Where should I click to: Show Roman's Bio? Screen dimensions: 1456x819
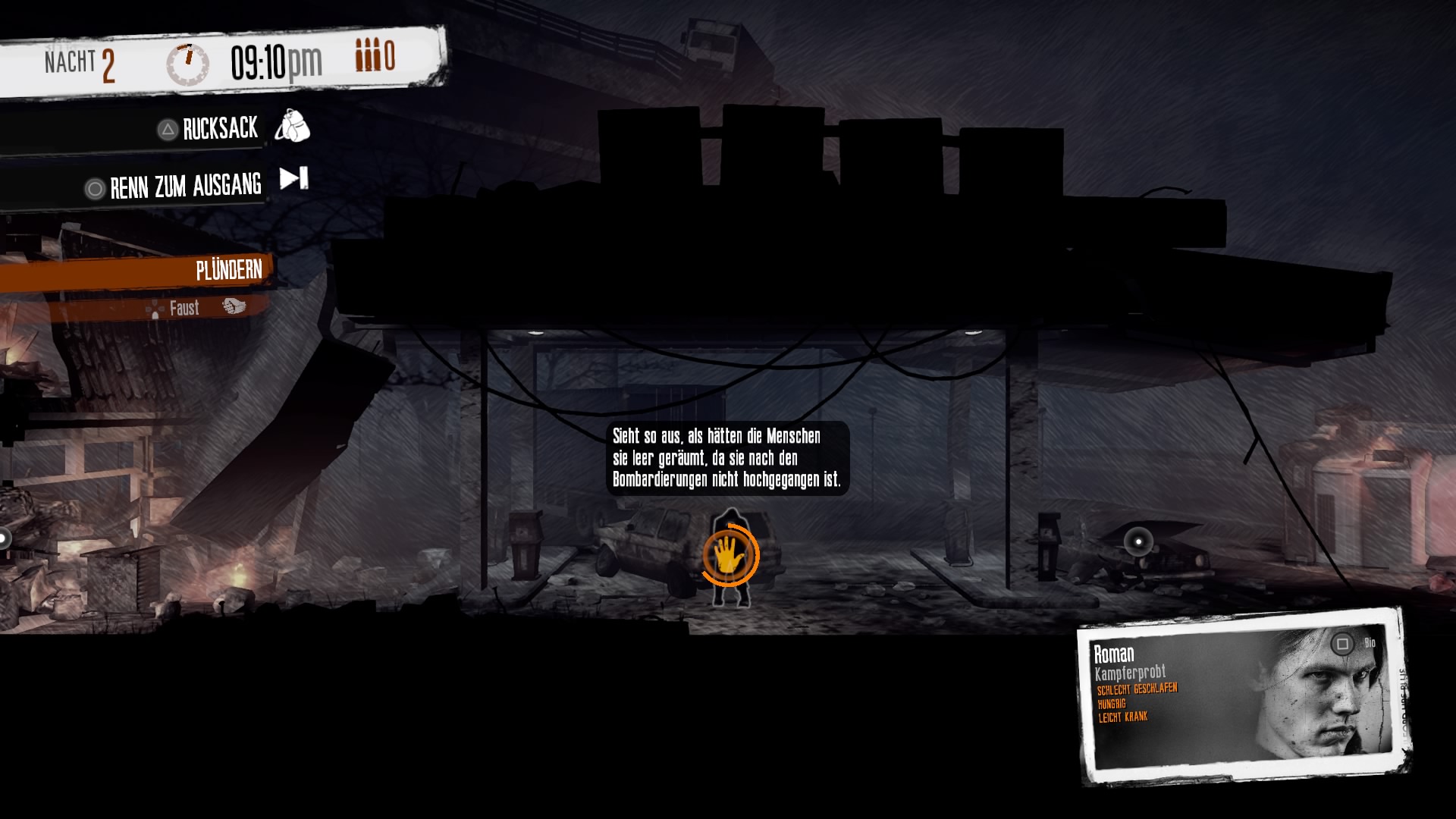1354,644
